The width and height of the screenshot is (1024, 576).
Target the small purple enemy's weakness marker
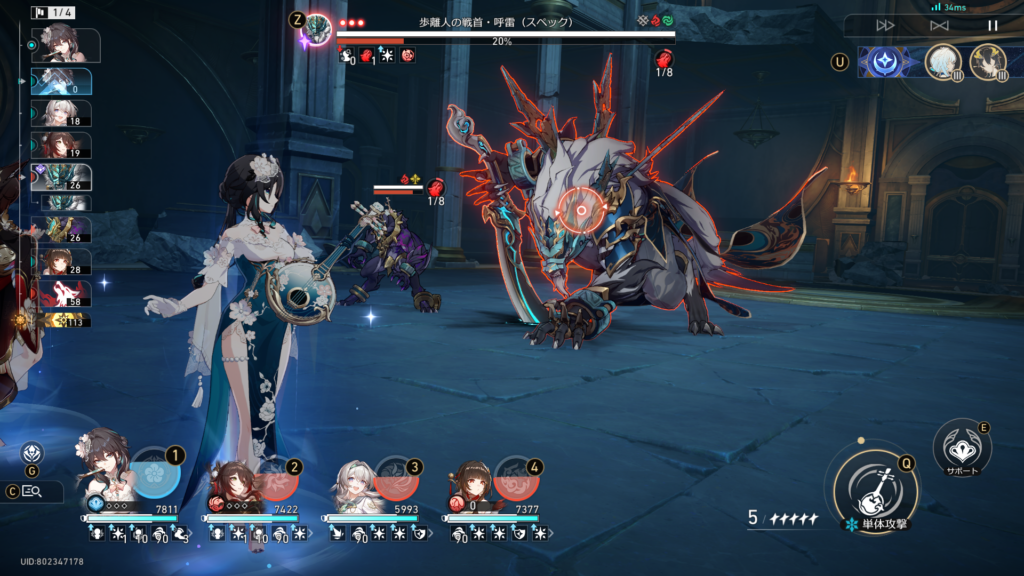436,187
